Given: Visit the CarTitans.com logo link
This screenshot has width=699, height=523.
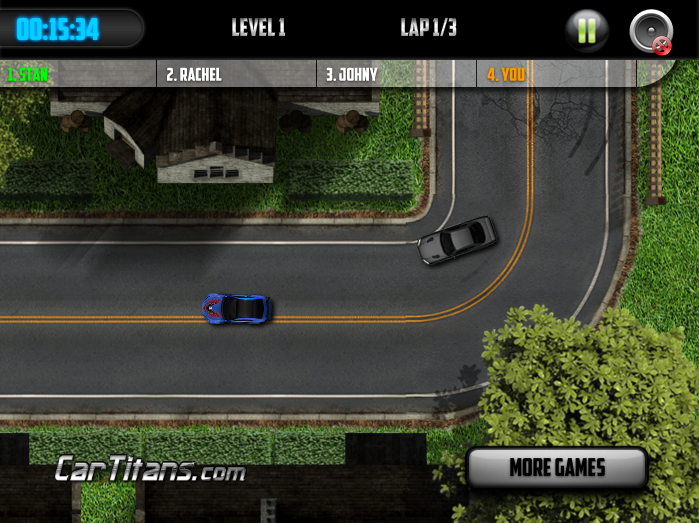Looking at the screenshot, I should (150, 468).
